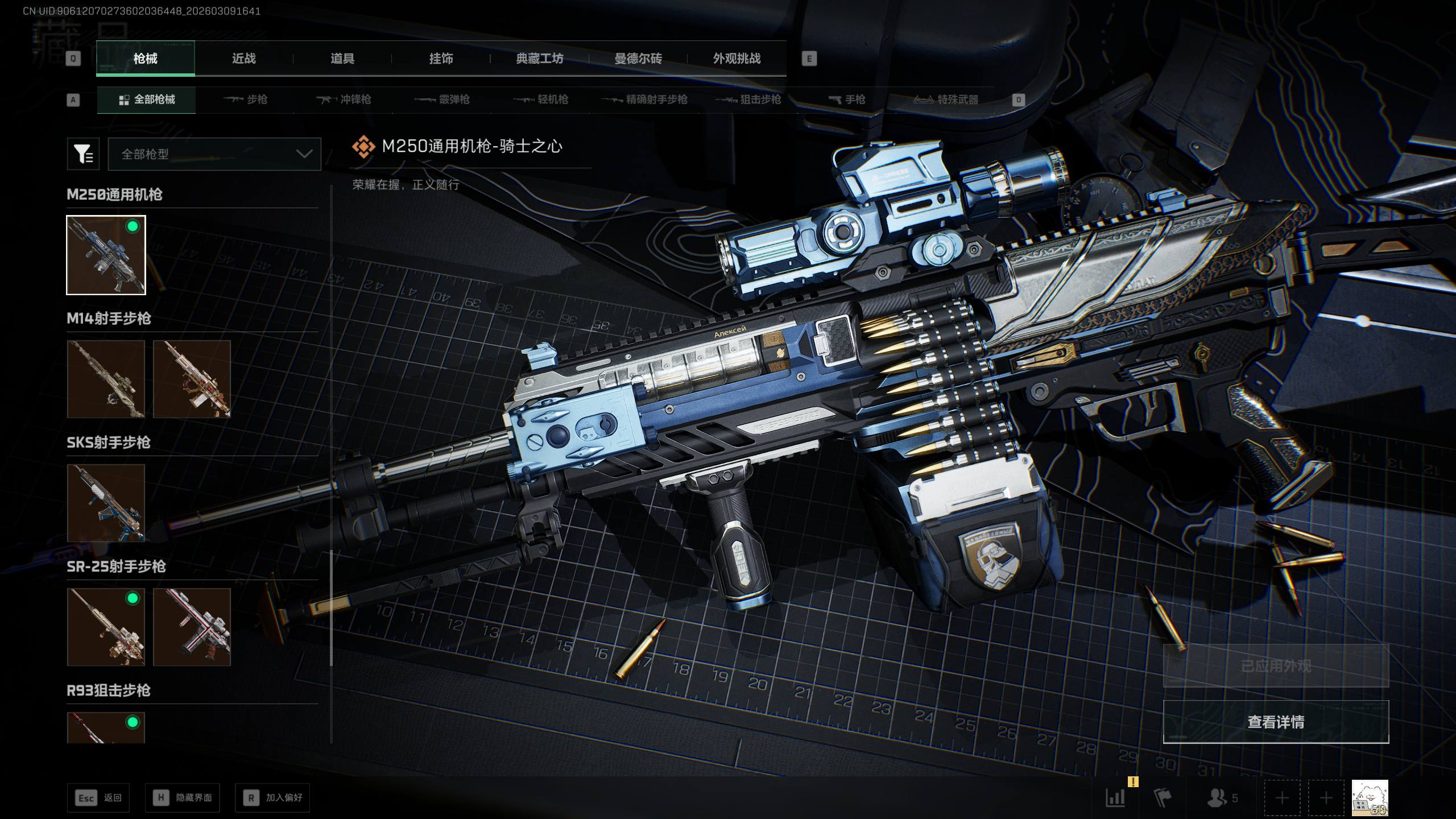The width and height of the screenshot is (1456, 819).
Task: Click the filter funnel icon
Action: 83,154
